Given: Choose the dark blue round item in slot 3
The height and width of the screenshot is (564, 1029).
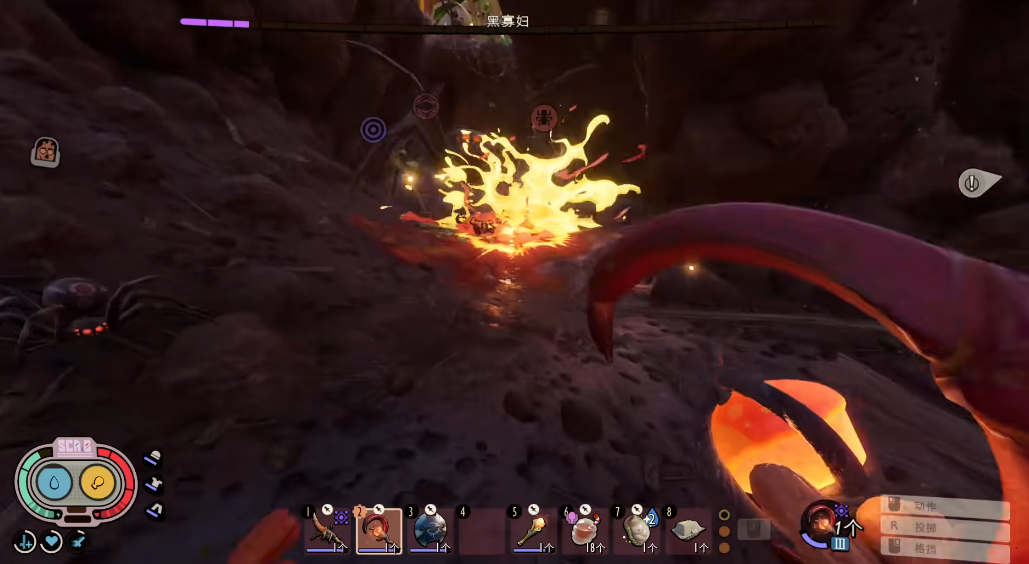Looking at the screenshot, I should pyautogui.click(x=430, y=530).
